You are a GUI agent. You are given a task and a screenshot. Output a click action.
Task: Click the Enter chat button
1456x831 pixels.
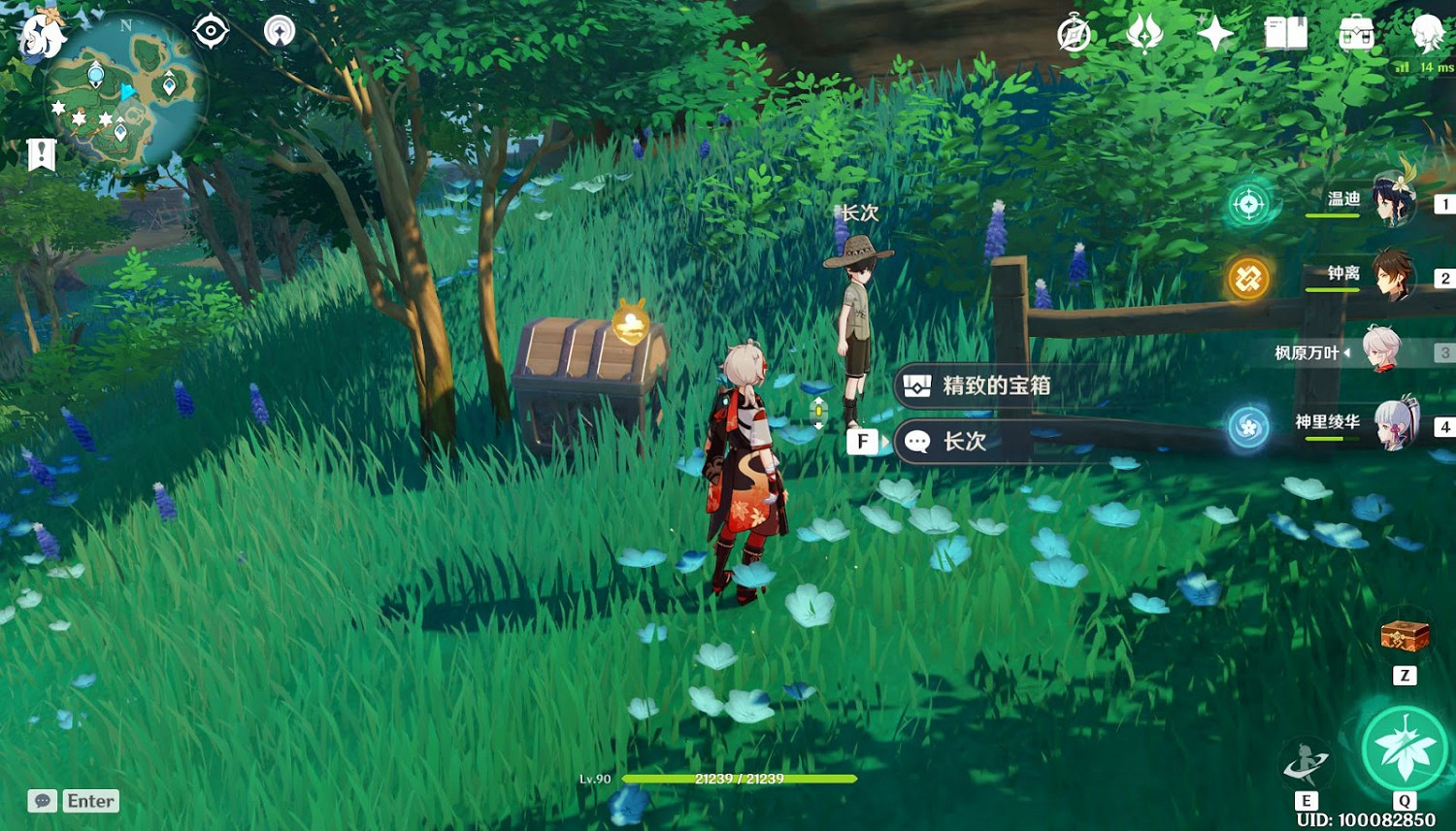pyautogui.click(x=88, y=800)
